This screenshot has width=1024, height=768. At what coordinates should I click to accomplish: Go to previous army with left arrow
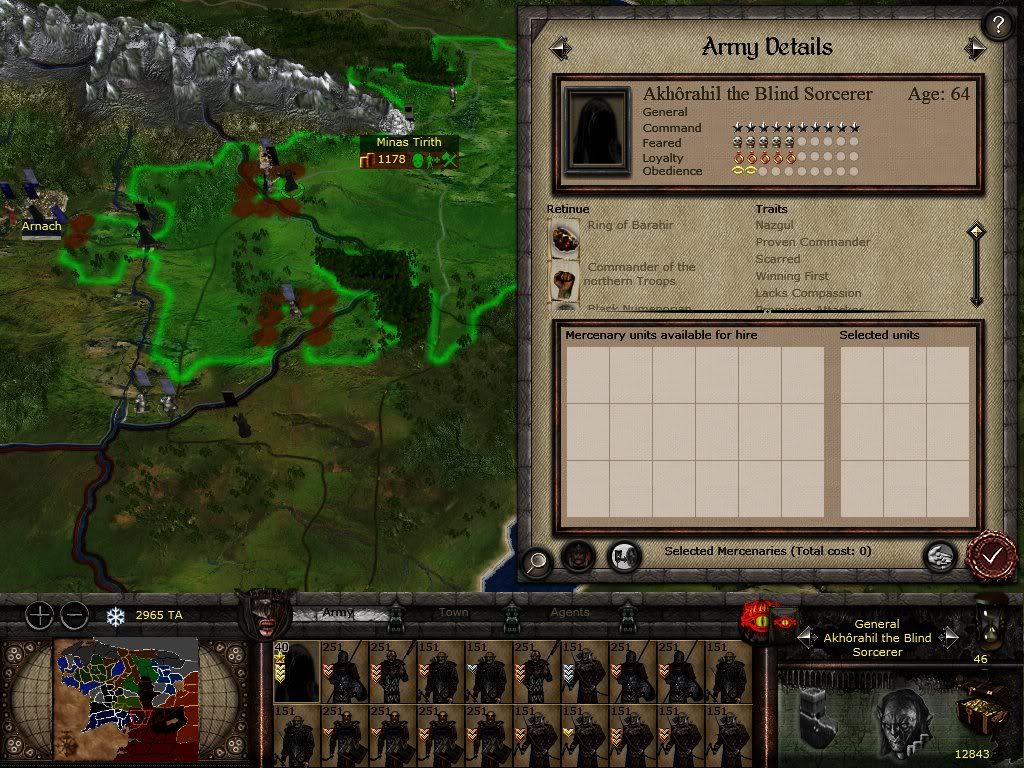pos(560,48)
